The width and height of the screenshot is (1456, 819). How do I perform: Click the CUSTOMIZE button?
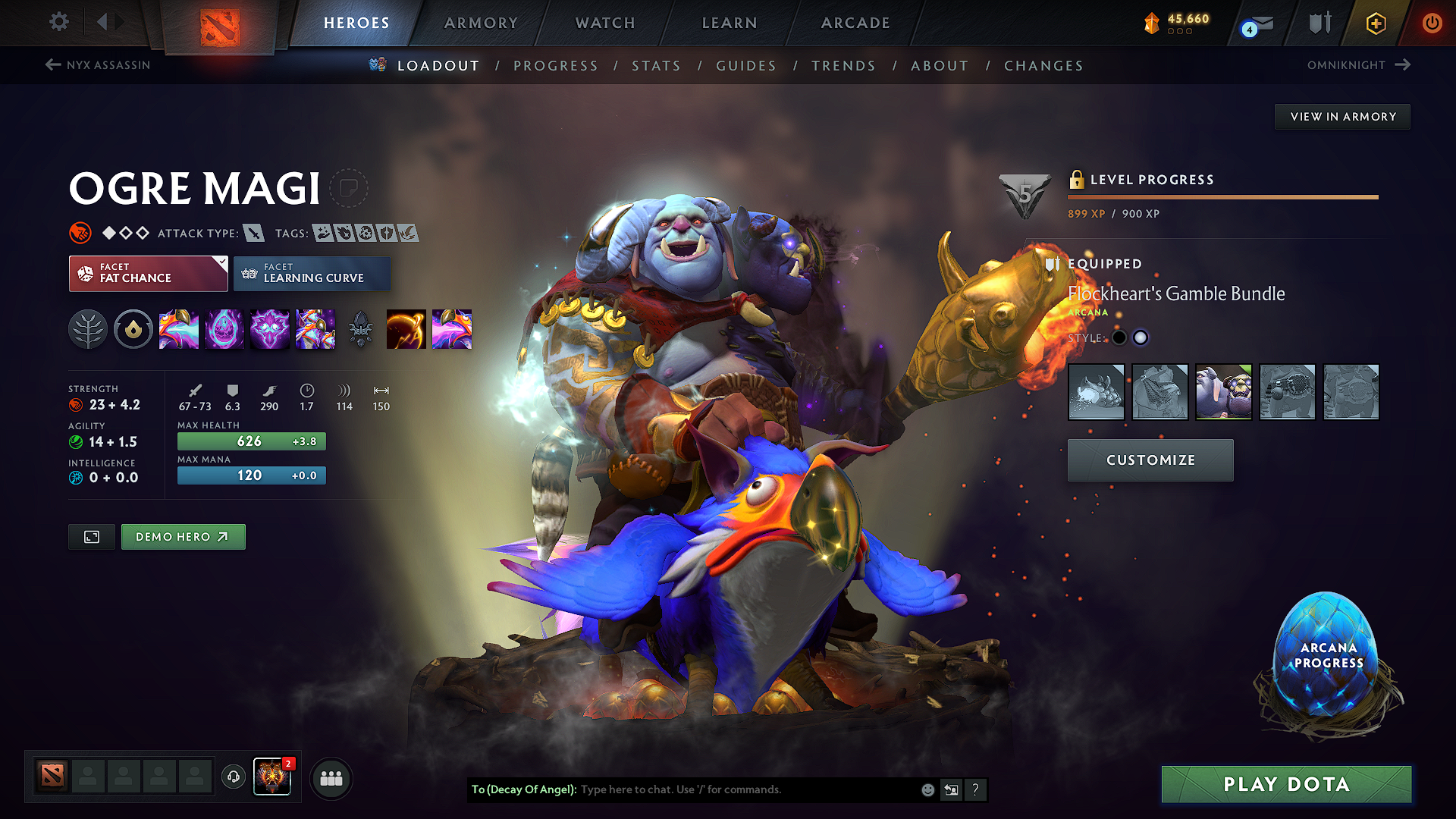tap(1150, 460)
